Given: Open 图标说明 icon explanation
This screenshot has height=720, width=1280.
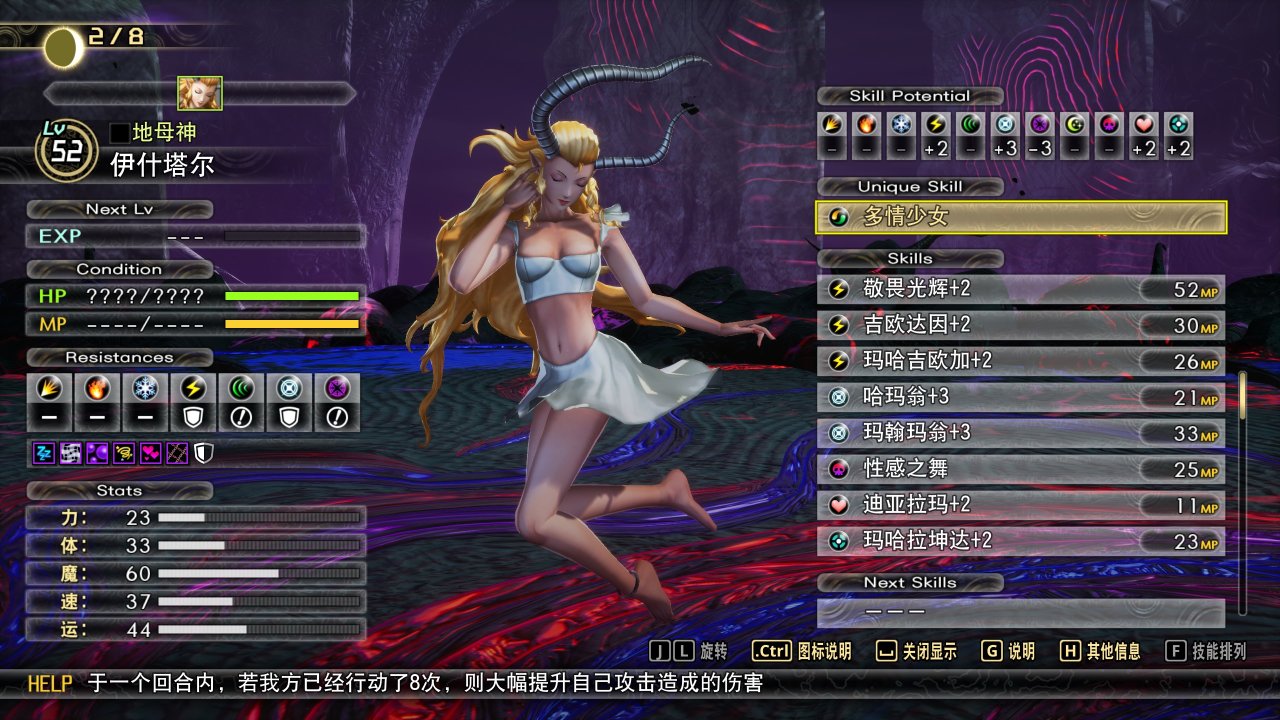Looking at the screenshot, I should pyautogui.click(x=802, y=651).
